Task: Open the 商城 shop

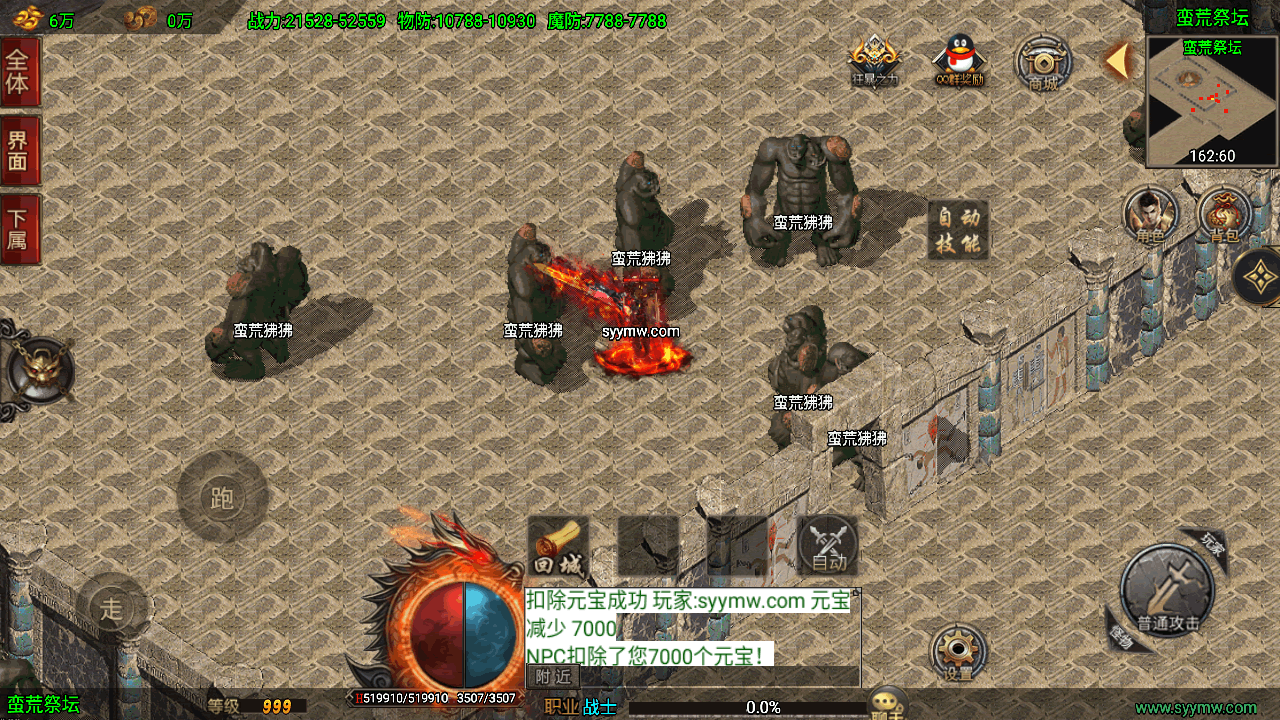Action: (1043, 63)
